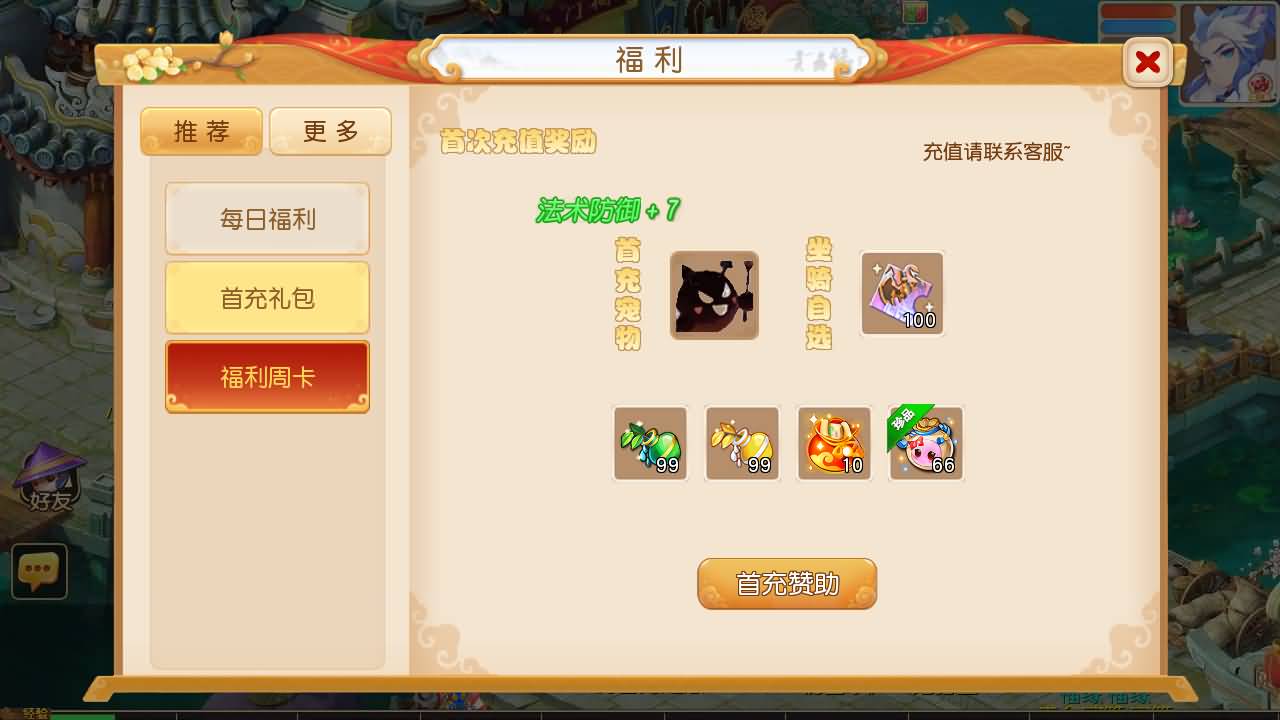Click the red money pouch reward showing 10
Viewport: 1280px width, 720px height.
click(x=834, y=443)
